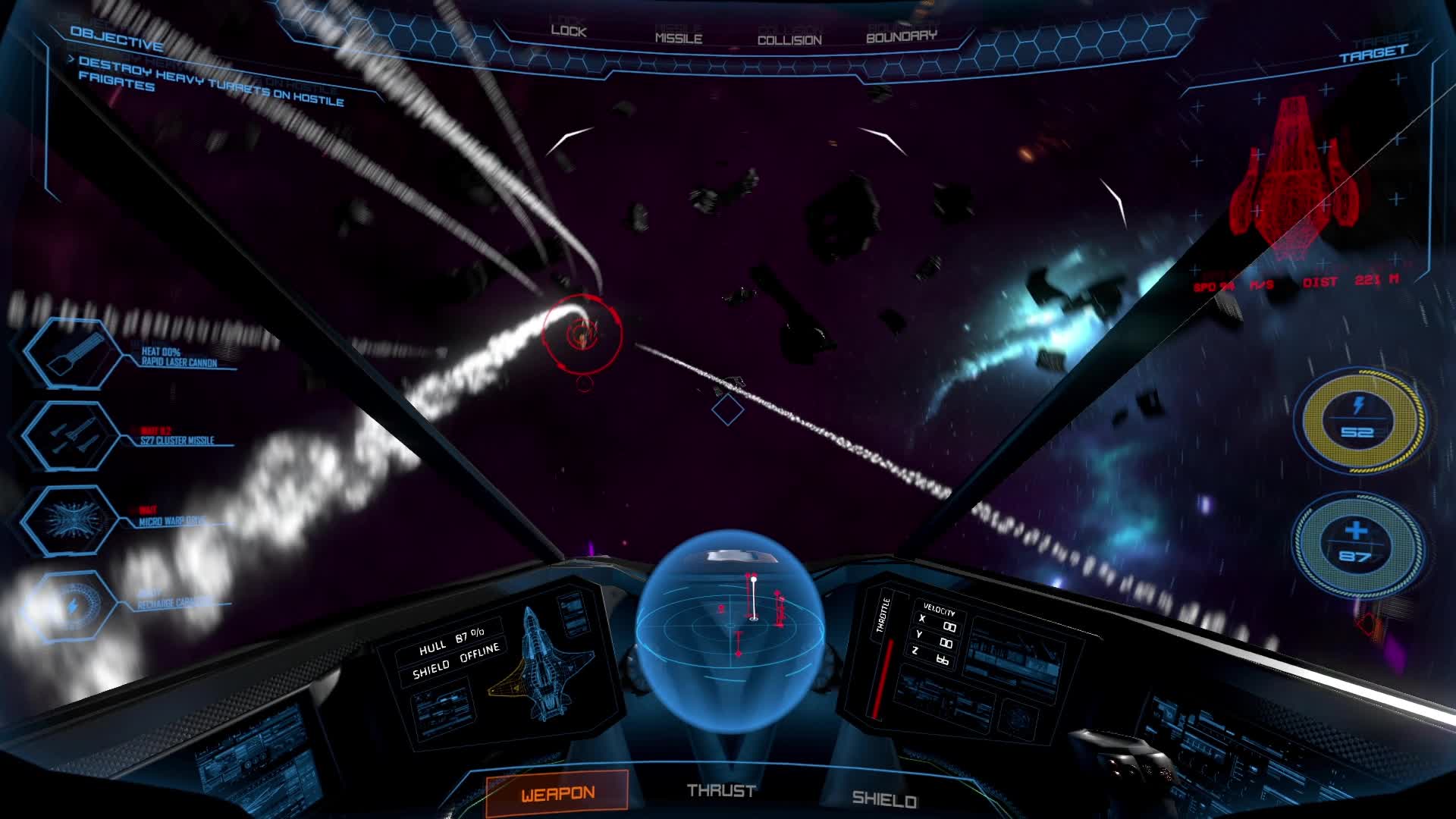Switch power to WEAPON
This screenshot has height=819, width=1456.
click(557, 793)
